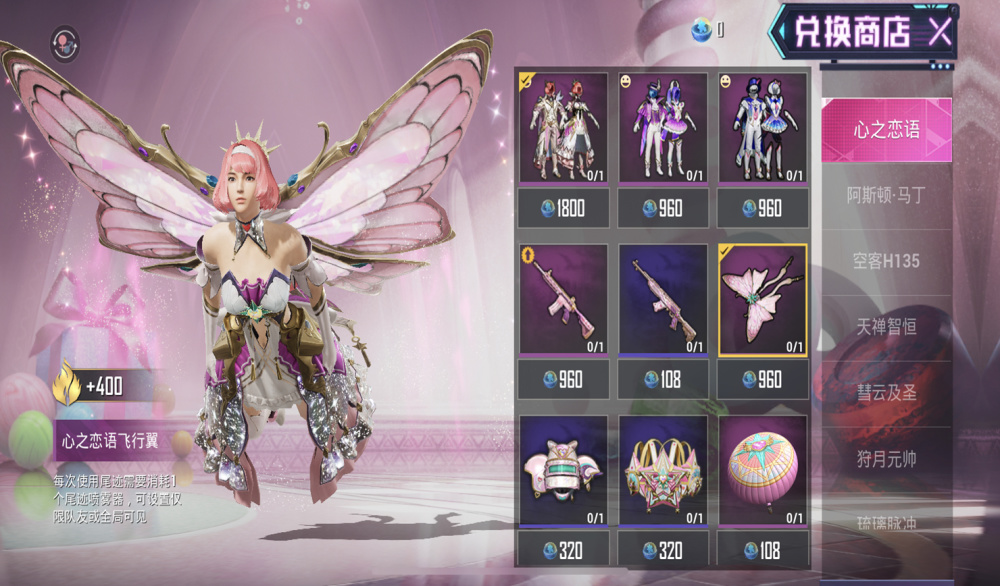
Task: Close the 兑换商店 exchange shop
Action: tap(938, 32)
